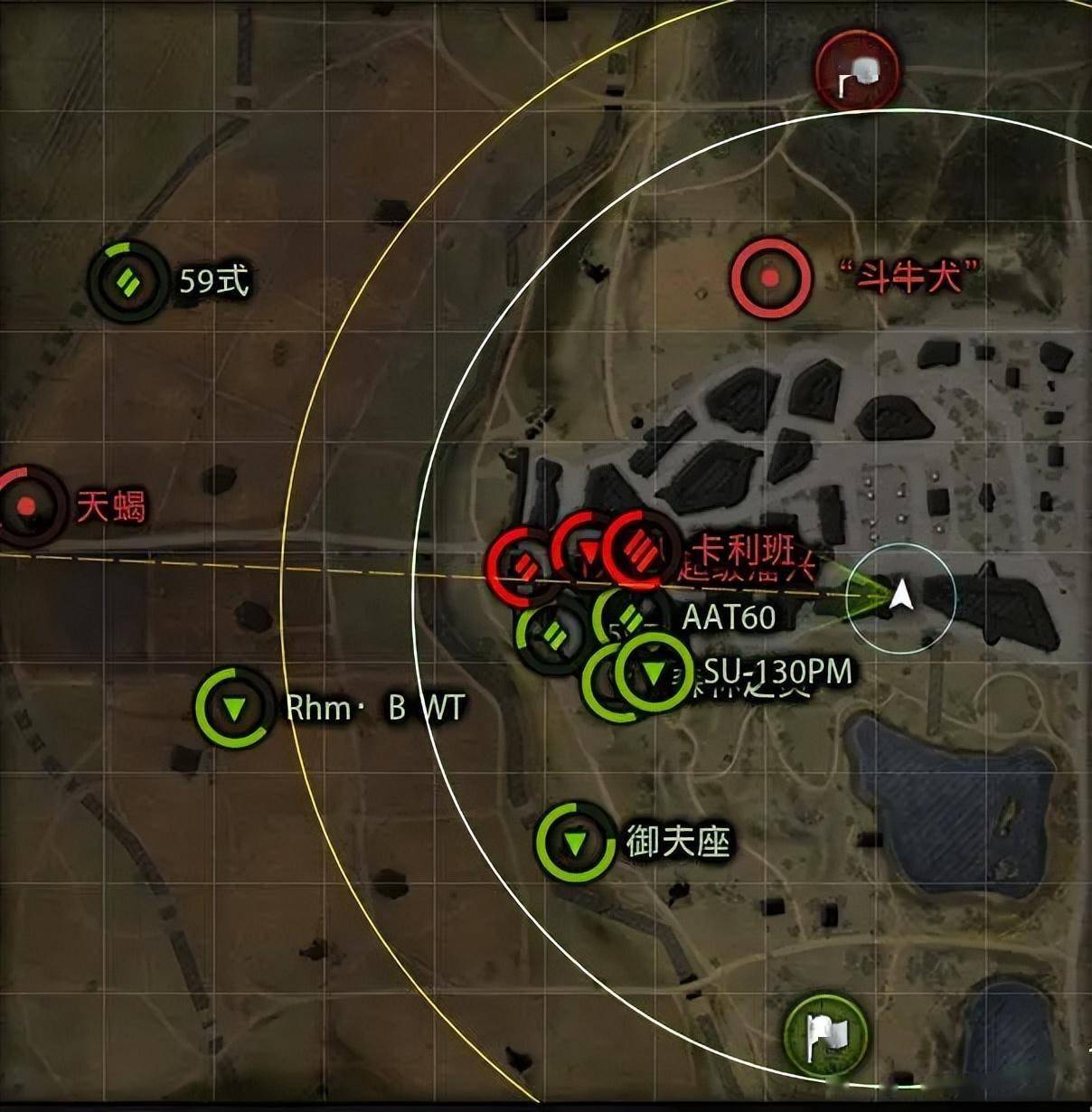Click the red enemy base flag
The image size is (1092, 1112).
(x=856, y=74)
